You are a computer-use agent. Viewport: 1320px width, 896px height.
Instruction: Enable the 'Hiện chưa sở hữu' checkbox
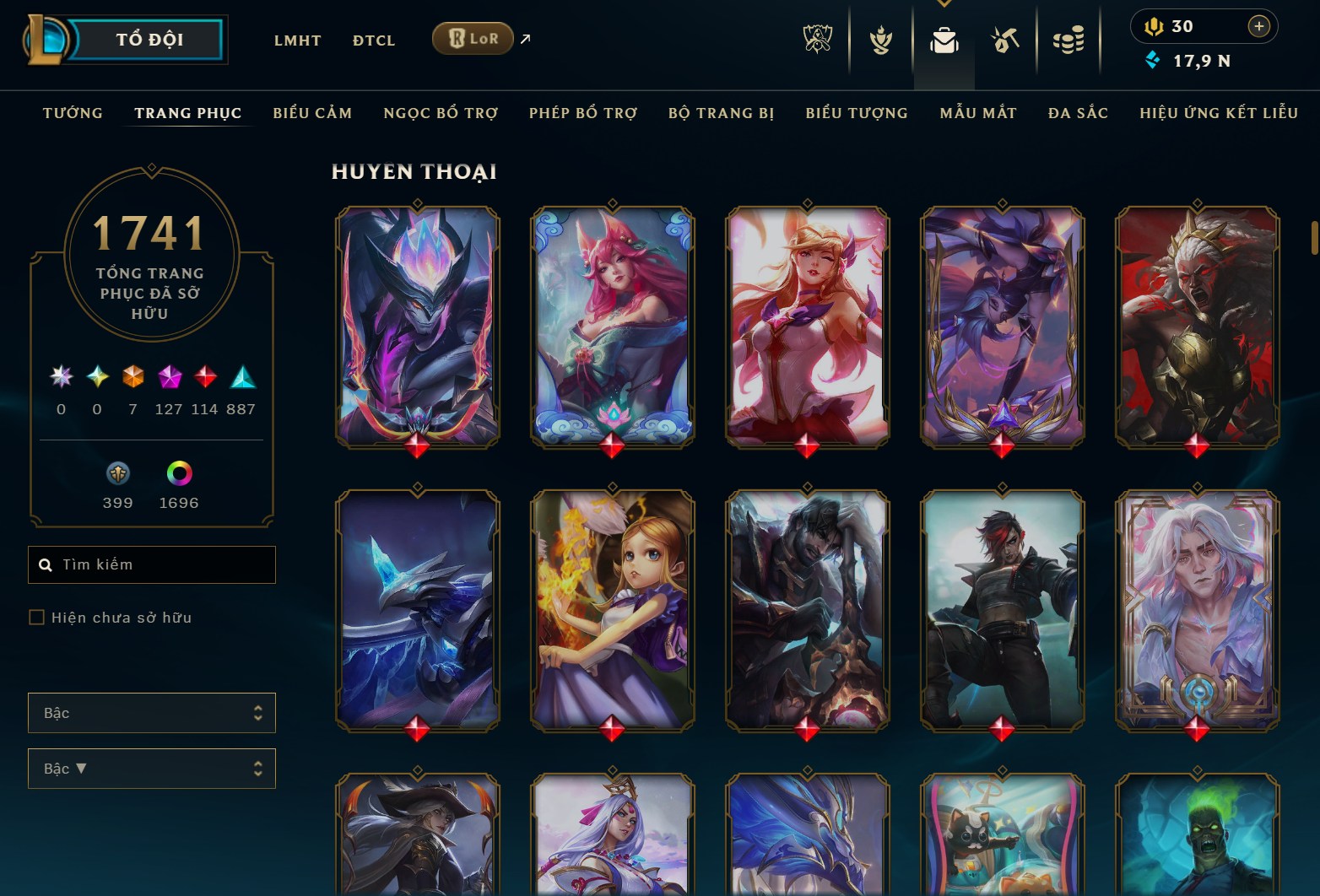pyautogui.click(x=37, y=618)
